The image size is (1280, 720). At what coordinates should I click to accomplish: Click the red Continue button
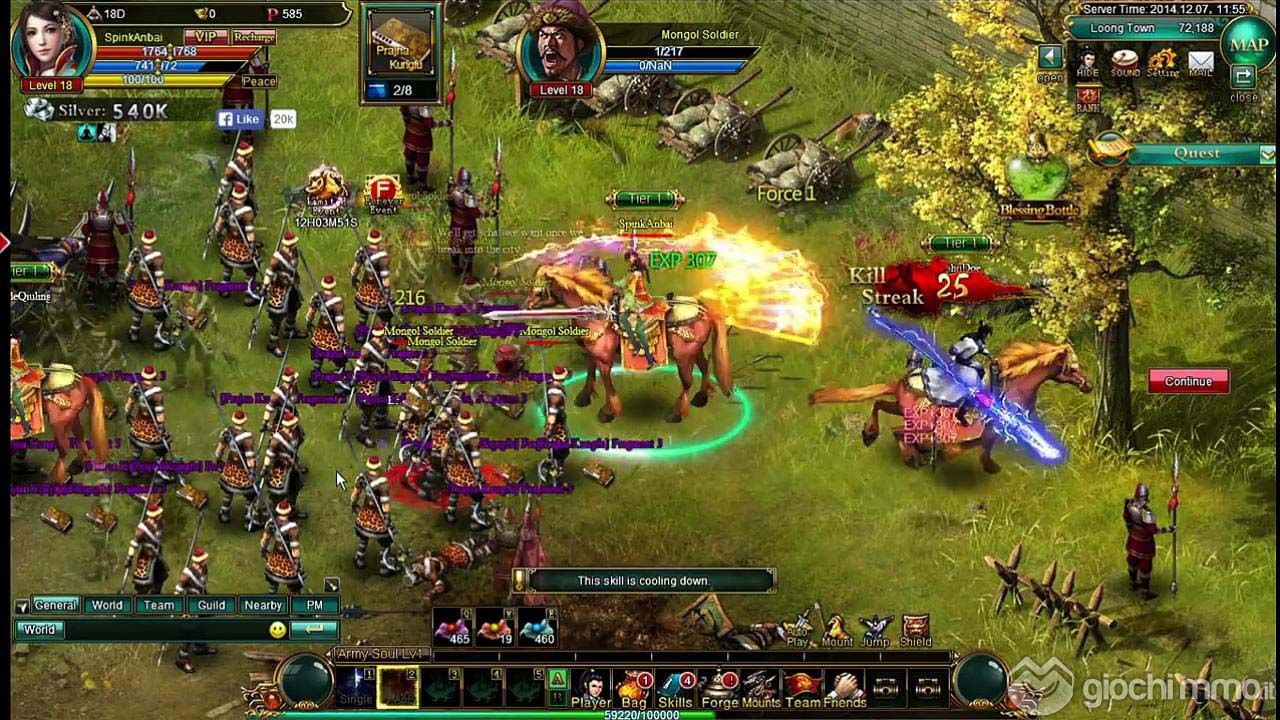coord(1188,381)
